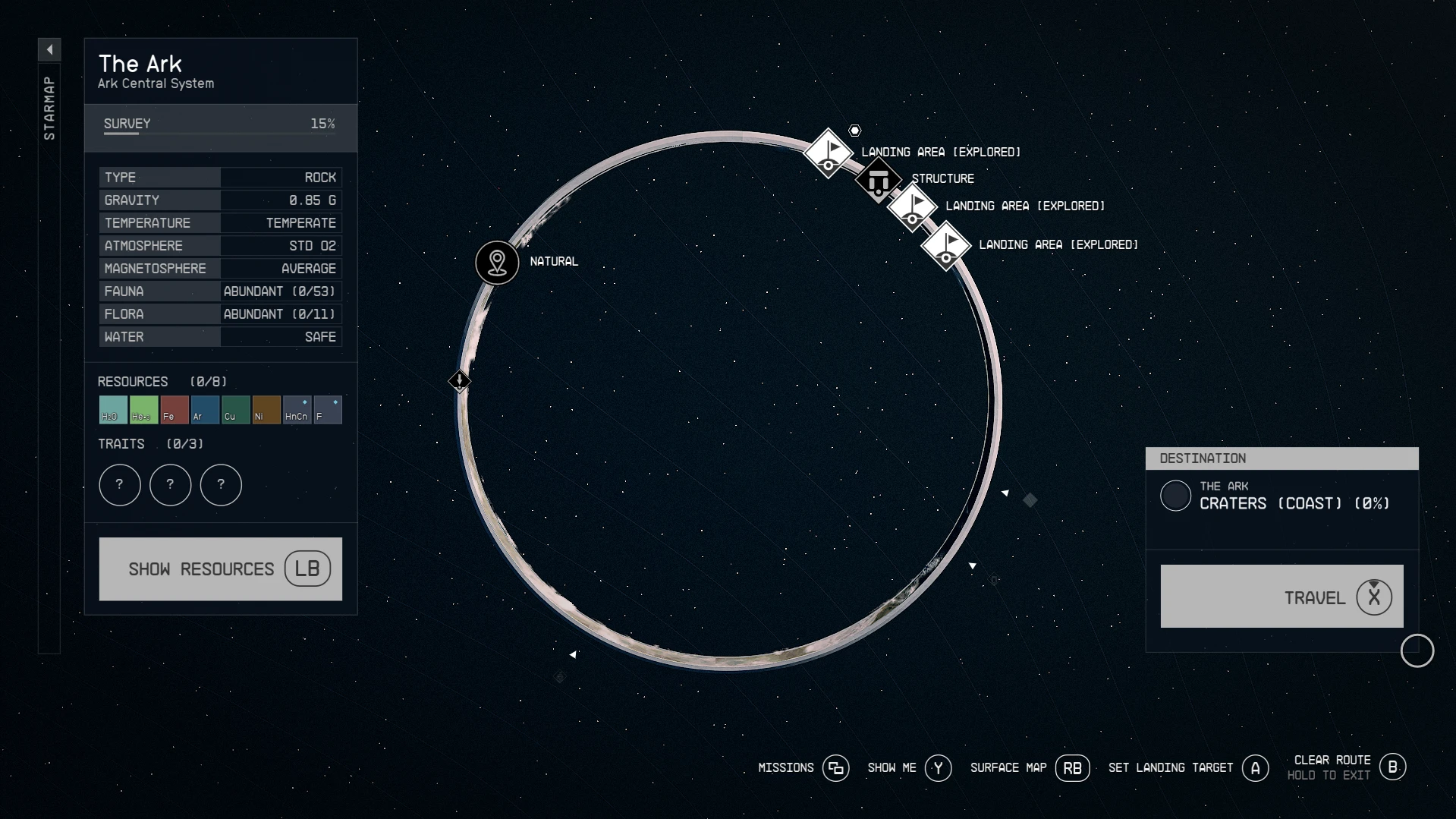Select the objective marker on planet's left edge
This screenshot has height=819, width=1456.
coord(459,380)
